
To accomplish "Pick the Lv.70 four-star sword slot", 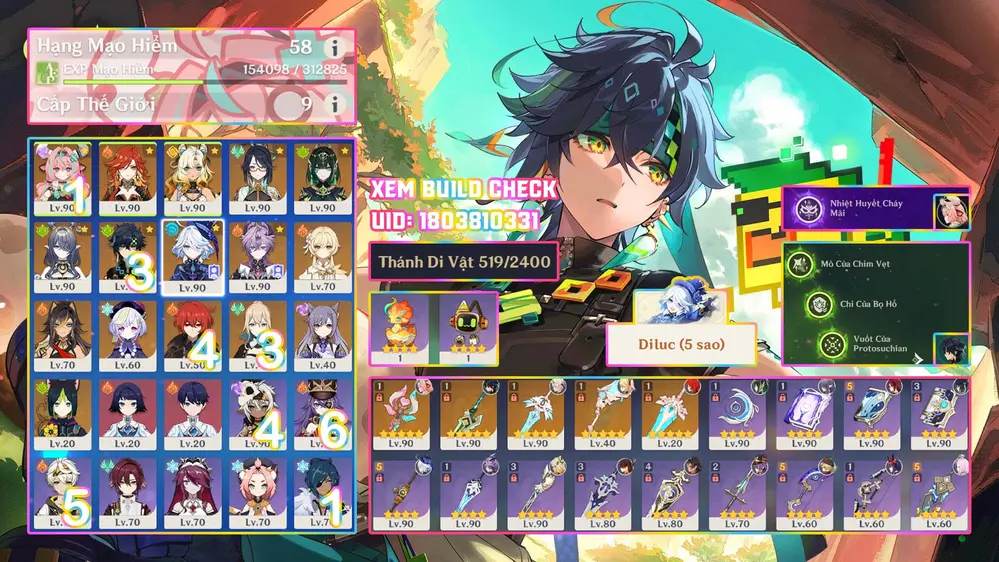I will 740,493.
